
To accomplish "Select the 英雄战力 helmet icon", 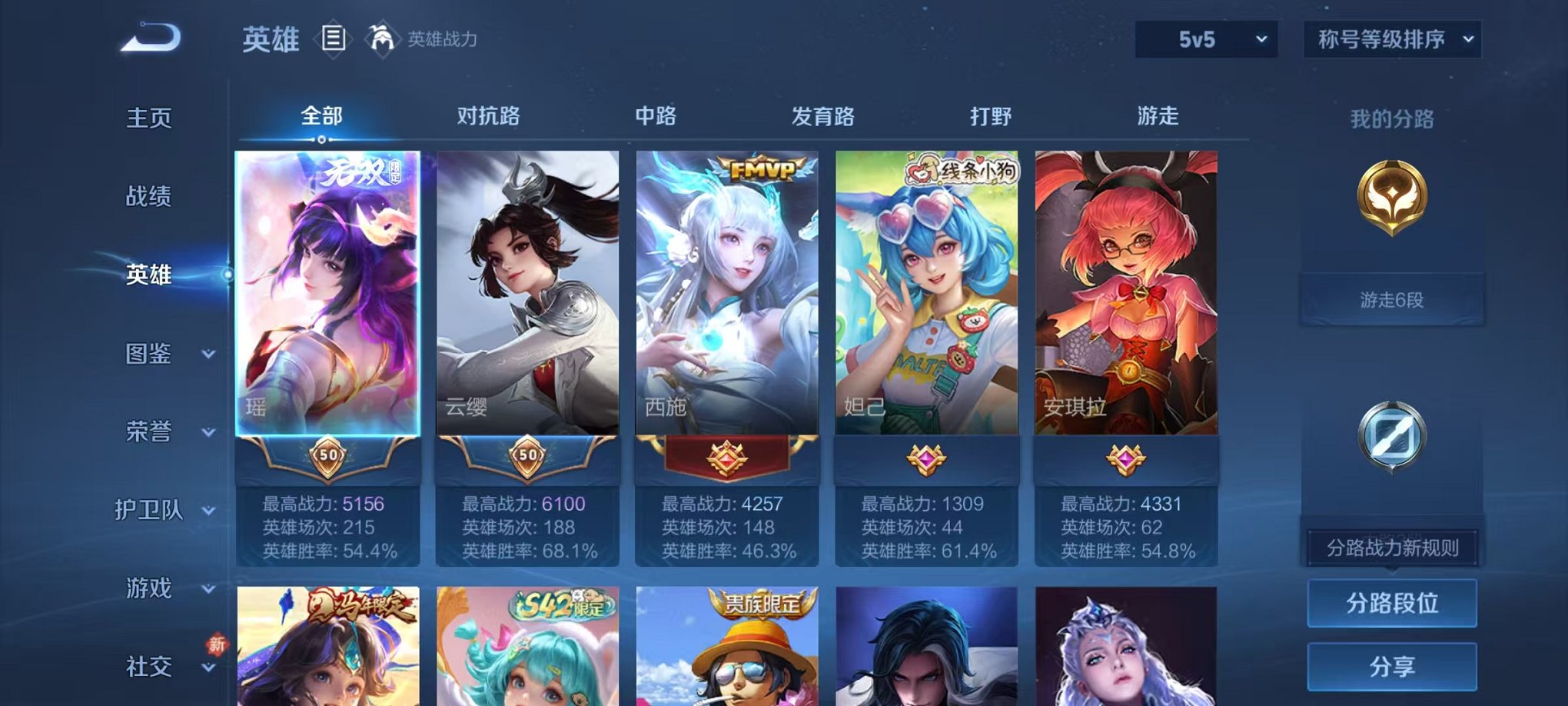I will 382,37.
